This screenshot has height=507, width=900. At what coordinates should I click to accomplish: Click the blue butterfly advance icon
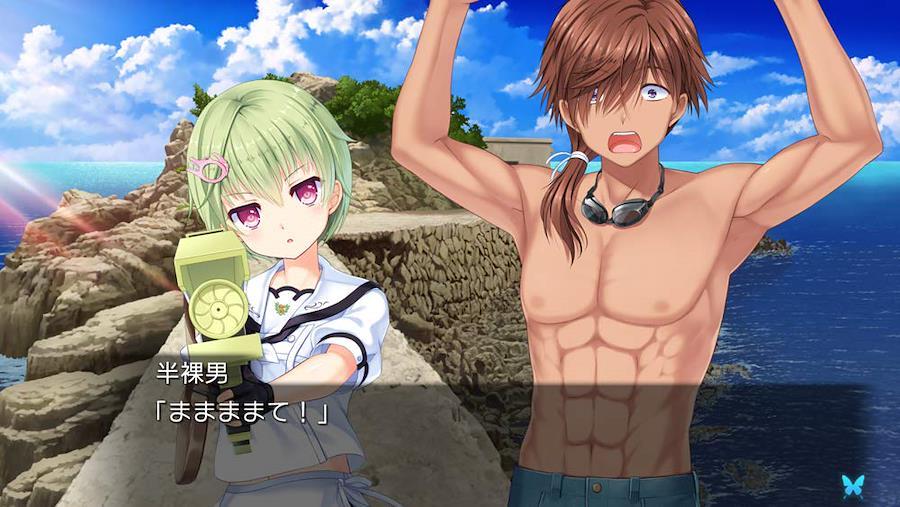(852, 484)
